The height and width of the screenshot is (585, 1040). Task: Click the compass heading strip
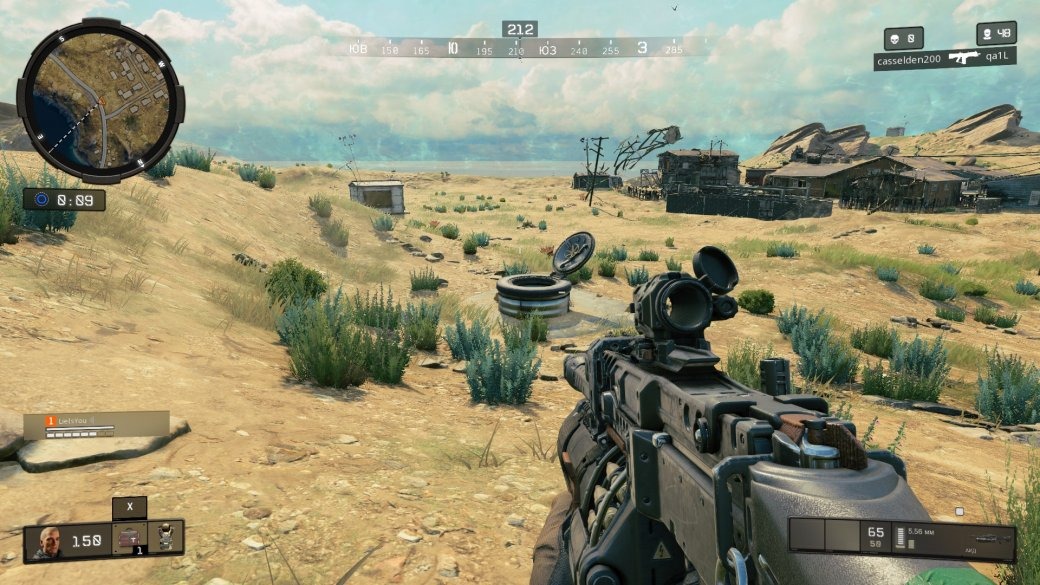pos(519,48)
